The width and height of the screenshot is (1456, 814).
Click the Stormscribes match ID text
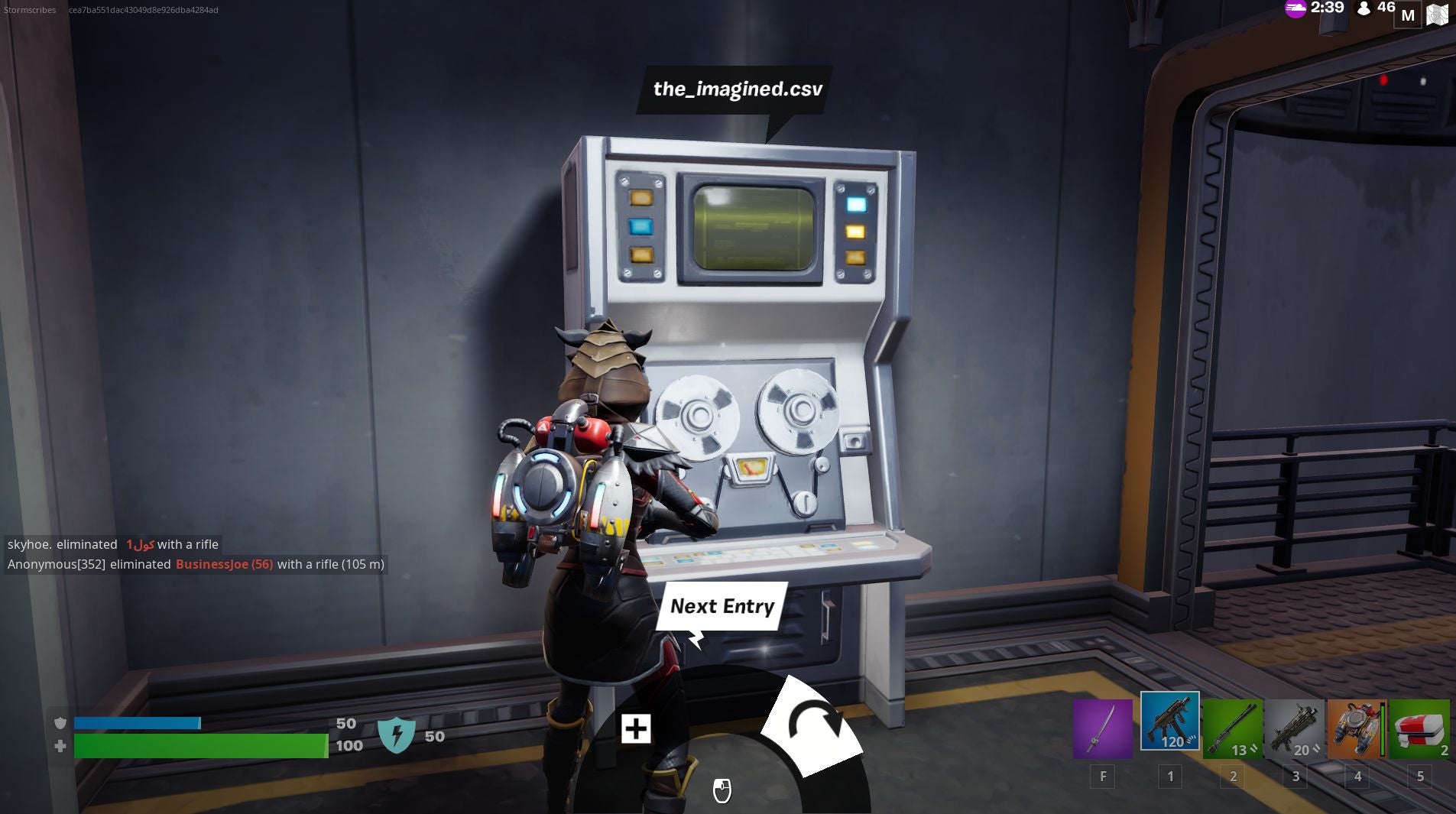pos(29,10)
